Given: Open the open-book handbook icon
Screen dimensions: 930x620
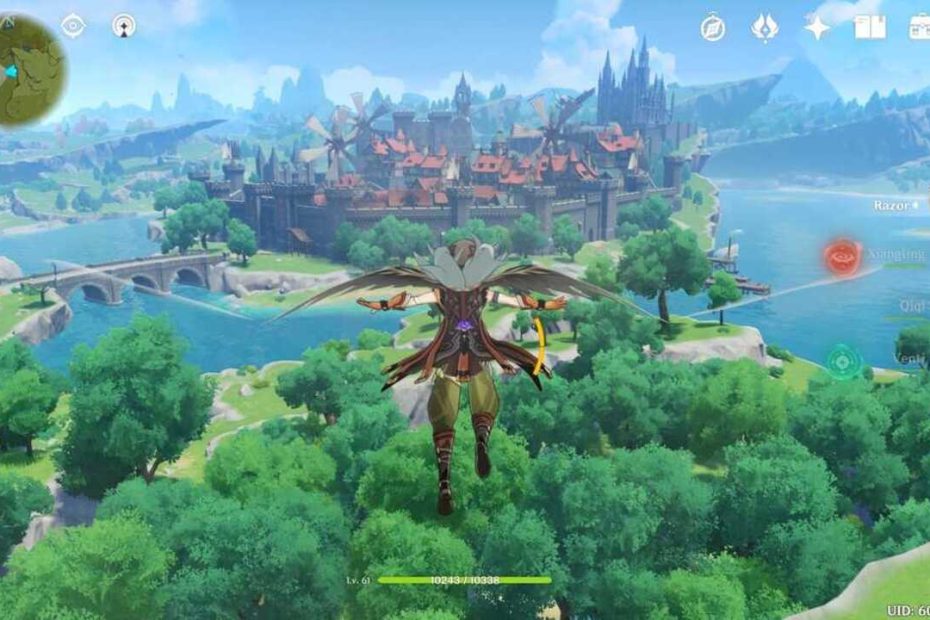Looking at the screenshot, I should tap(869, 27).
